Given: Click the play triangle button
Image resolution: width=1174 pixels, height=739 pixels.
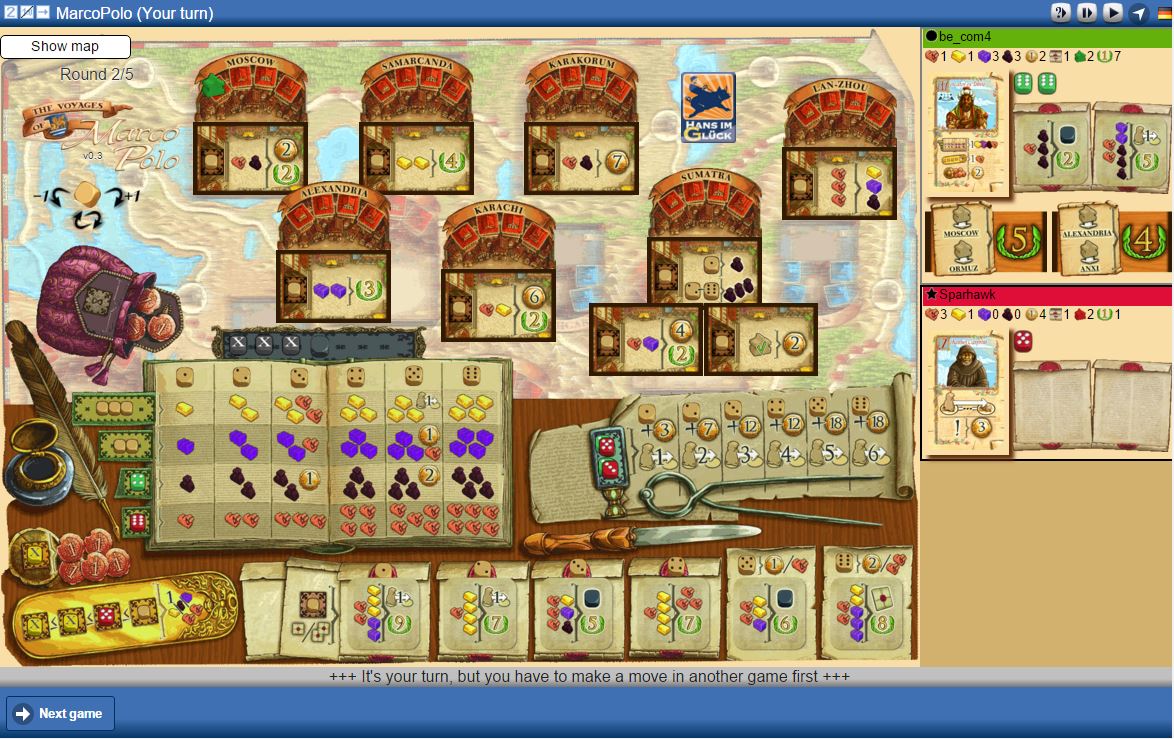Looking at the screenshot, I should [x=1113, y=13].
